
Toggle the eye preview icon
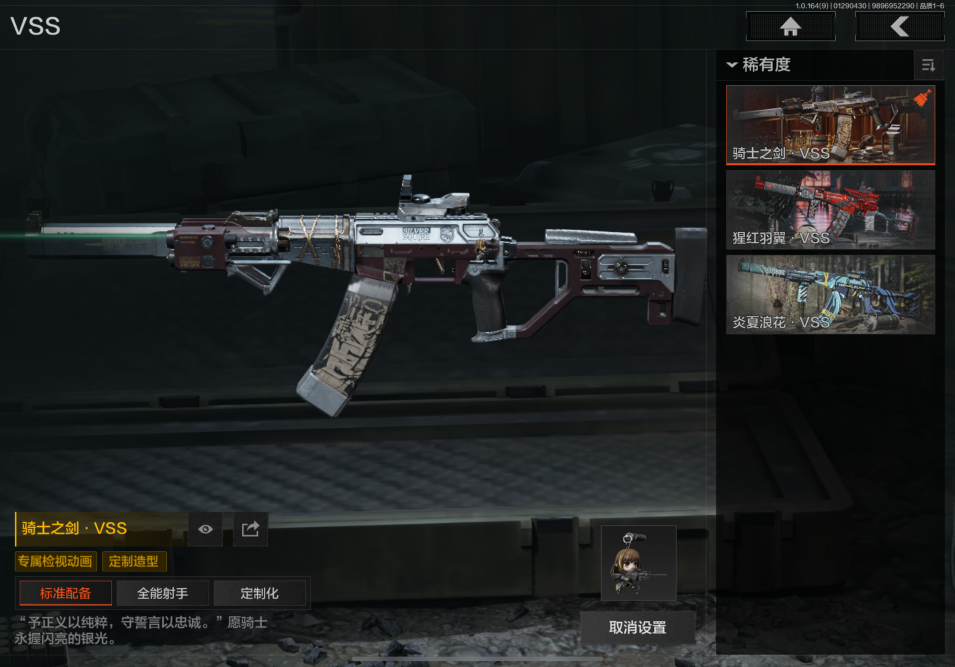click(205, 529)
